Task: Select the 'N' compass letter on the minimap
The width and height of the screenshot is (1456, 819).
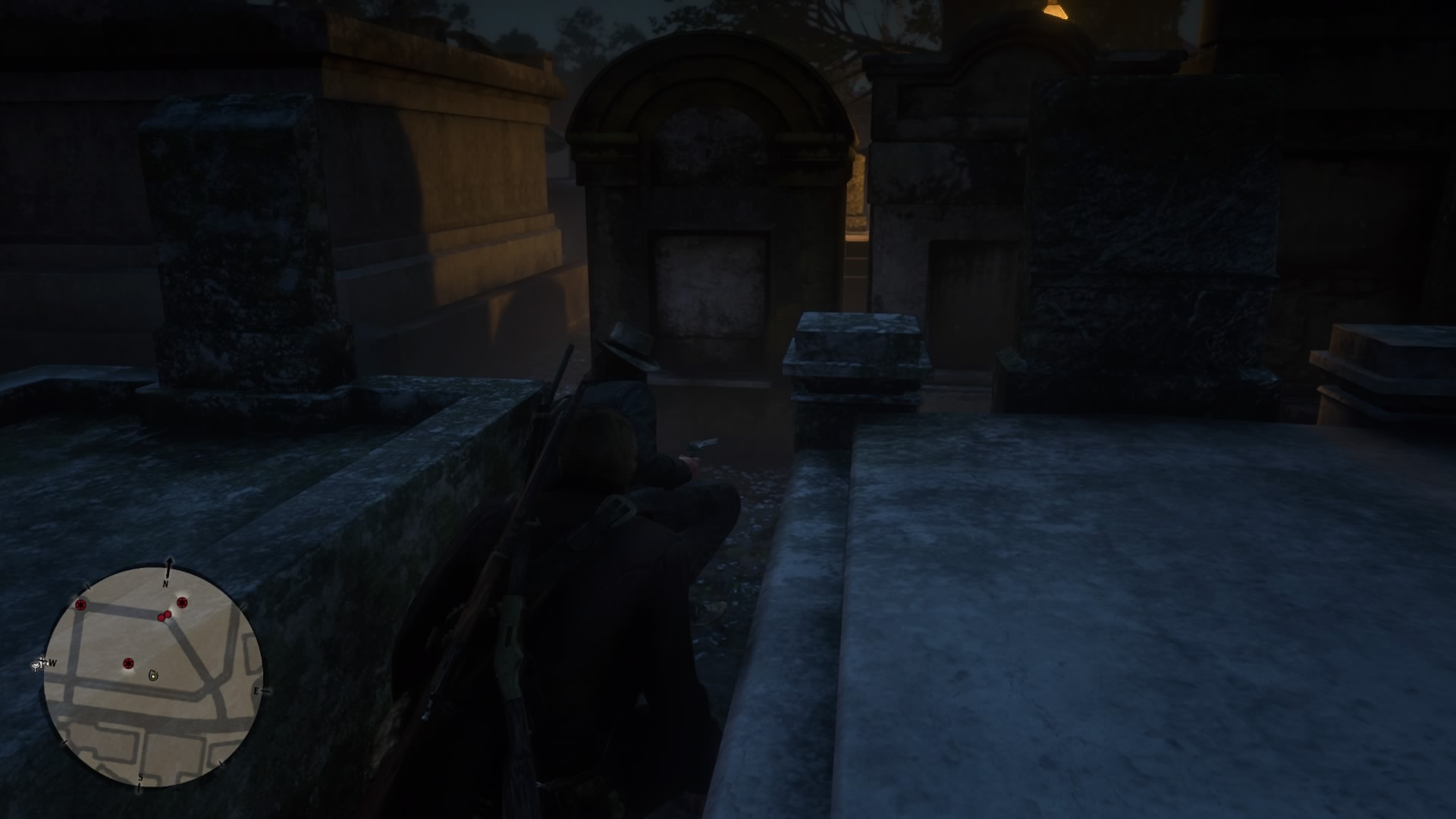Action: pos(165,584)
